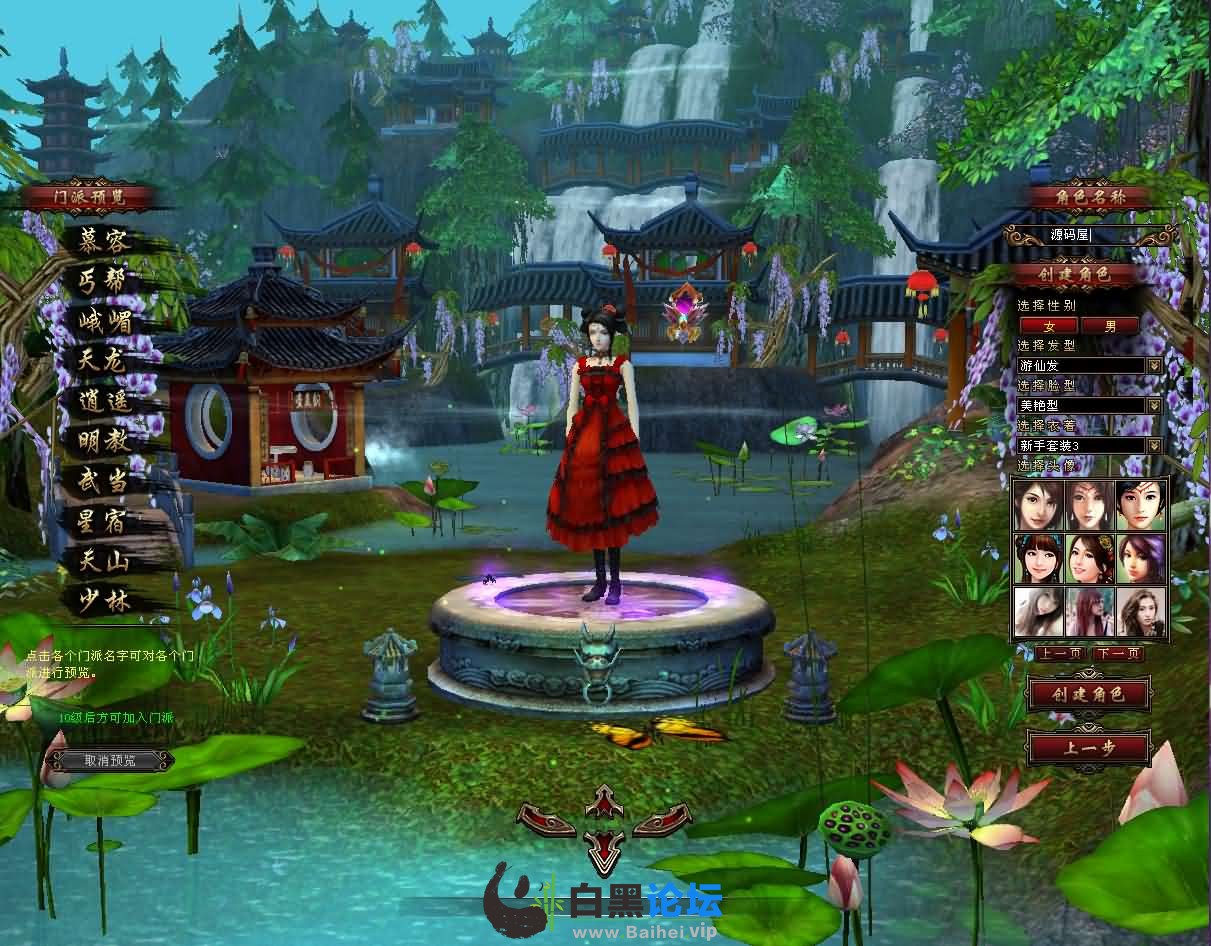The image size is (1211, 946).
Task: Select male gender button 男
Action: [x=1110, y=325]
